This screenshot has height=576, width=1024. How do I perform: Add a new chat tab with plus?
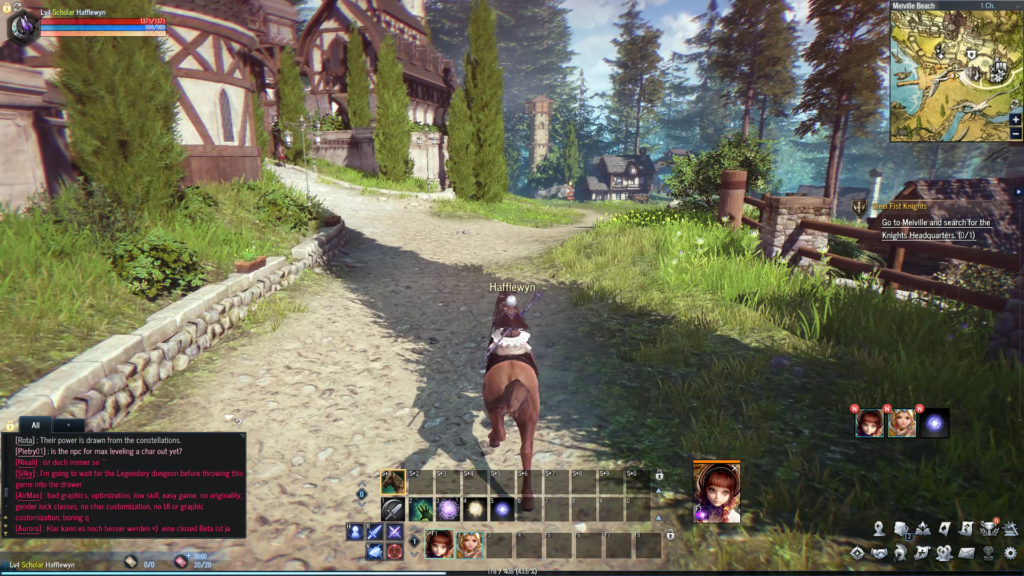pos(68,425)
